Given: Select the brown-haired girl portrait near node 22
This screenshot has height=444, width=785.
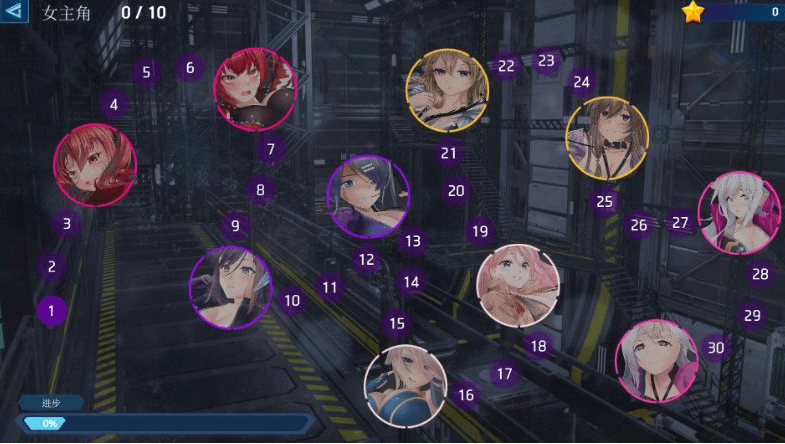Looking at the screenshot, I should [x=447, y=90].
